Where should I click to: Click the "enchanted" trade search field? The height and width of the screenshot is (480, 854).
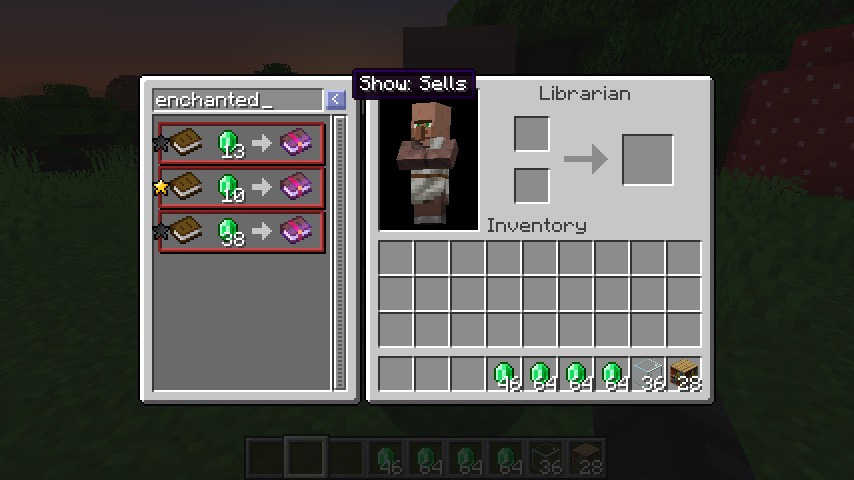click(237, 100)
